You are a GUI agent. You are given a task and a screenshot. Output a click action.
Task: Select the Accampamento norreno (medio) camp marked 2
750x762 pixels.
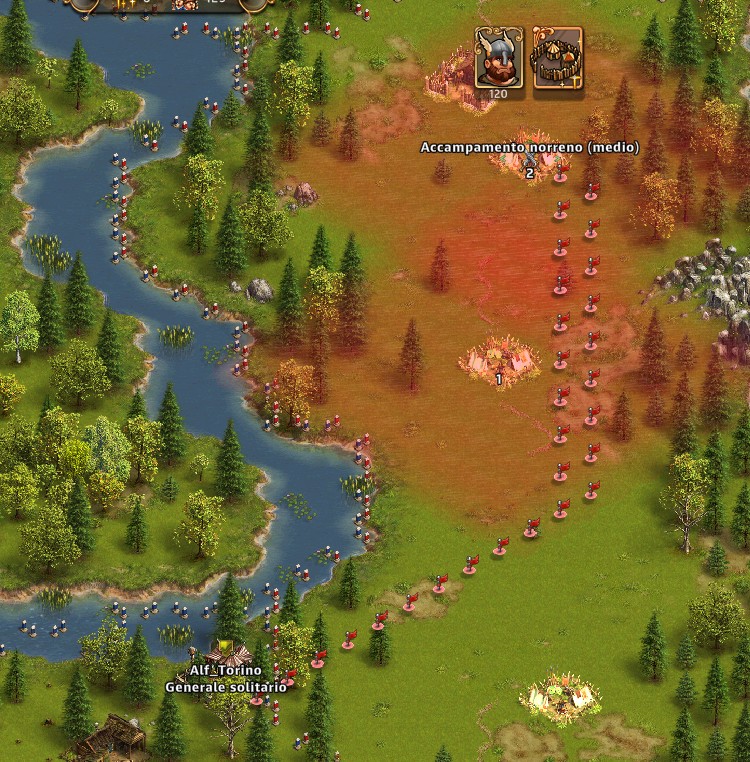point(529,162)
